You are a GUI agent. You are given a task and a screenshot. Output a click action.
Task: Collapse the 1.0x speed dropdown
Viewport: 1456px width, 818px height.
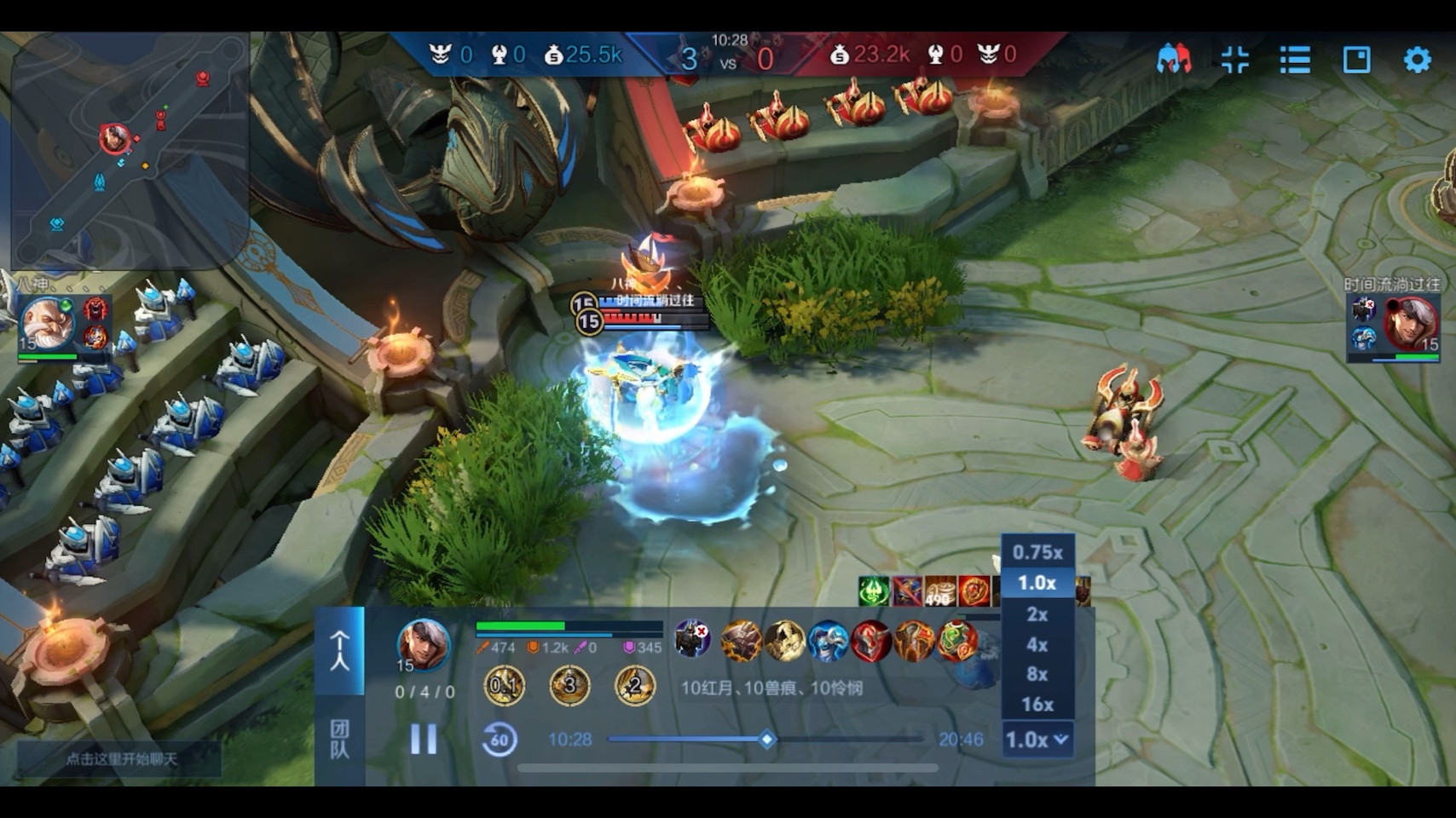click(1037, 740)
